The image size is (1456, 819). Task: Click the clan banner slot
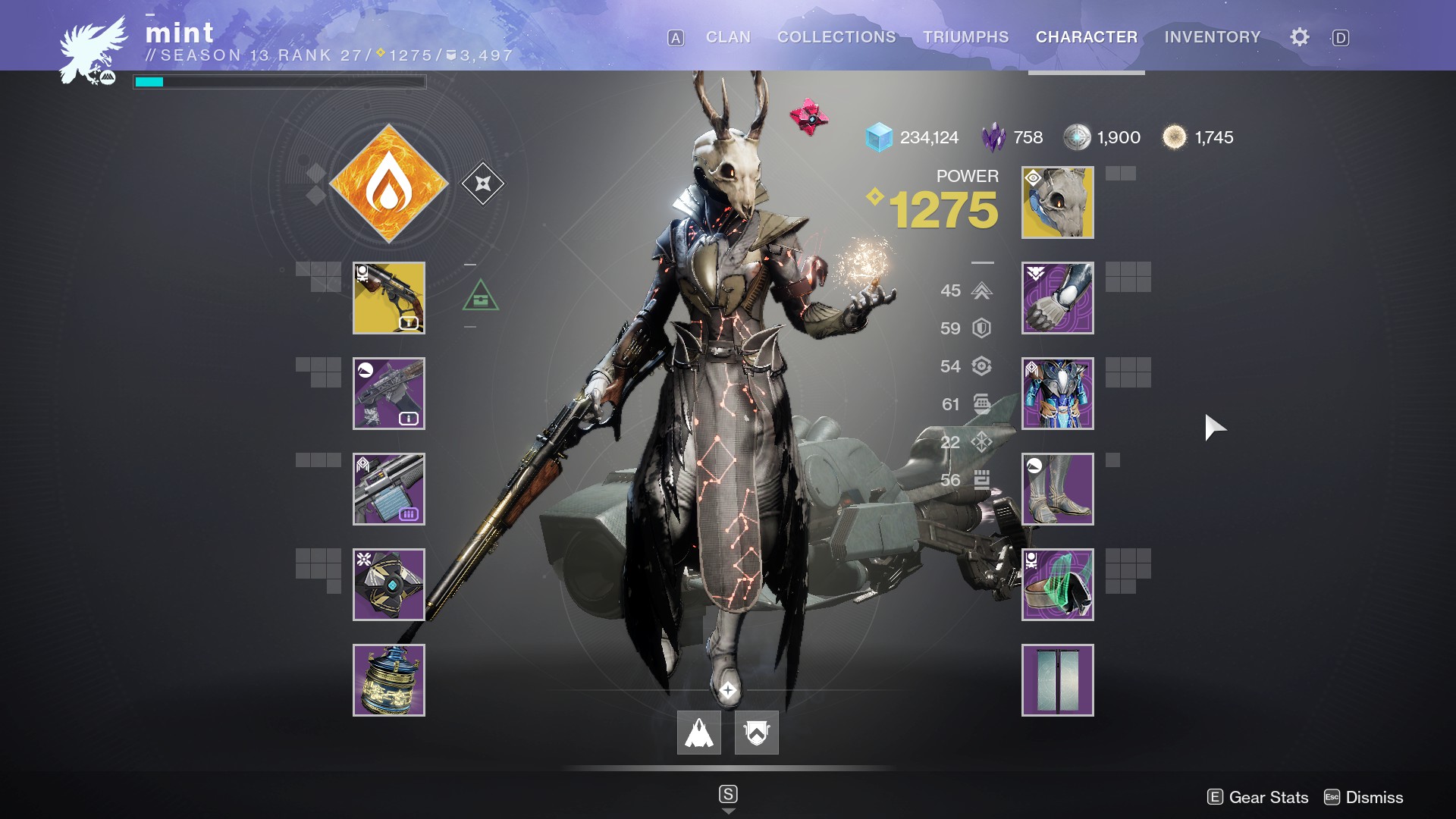[x=757, y=733]
